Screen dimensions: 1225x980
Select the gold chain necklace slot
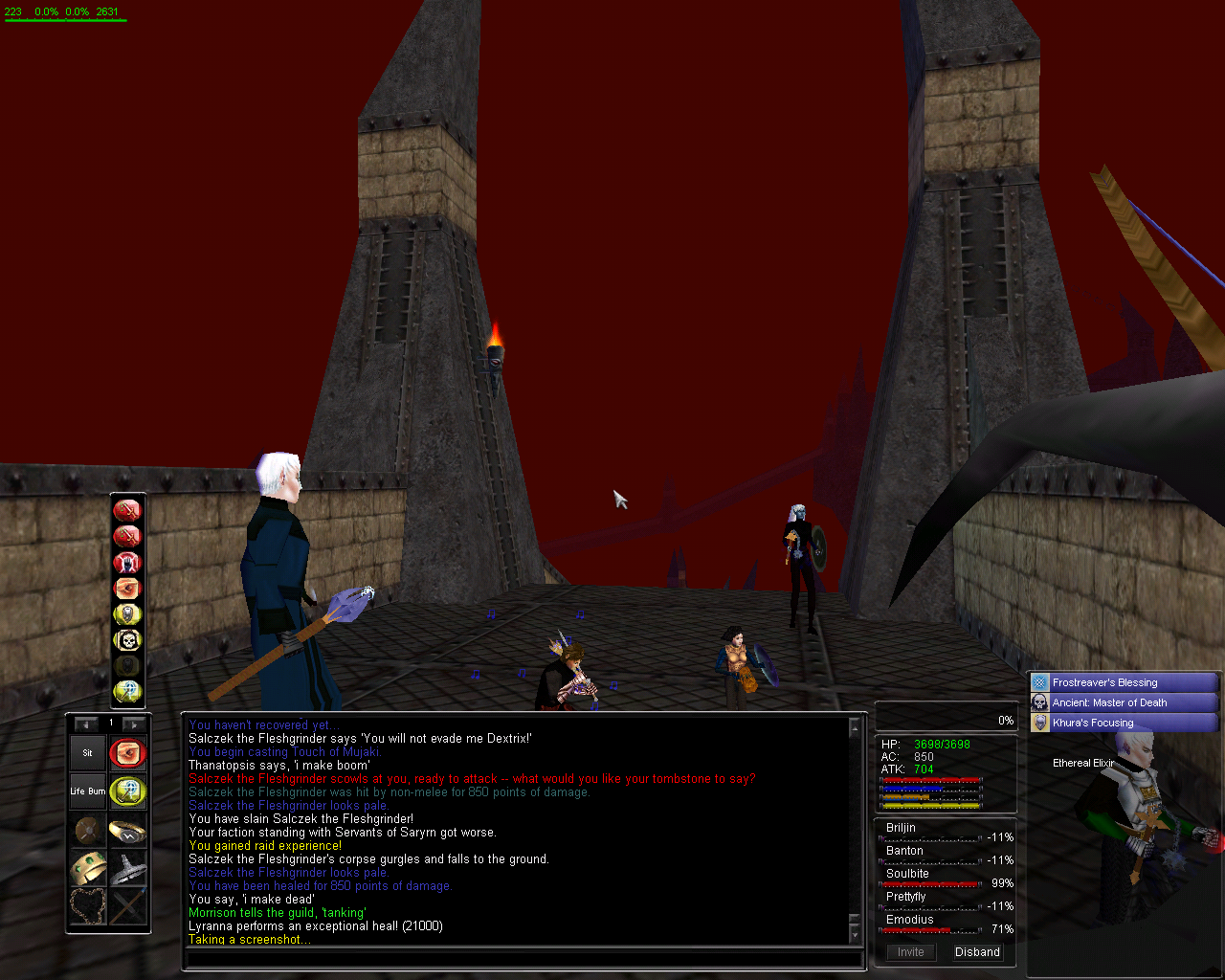(x=87, y=905)
